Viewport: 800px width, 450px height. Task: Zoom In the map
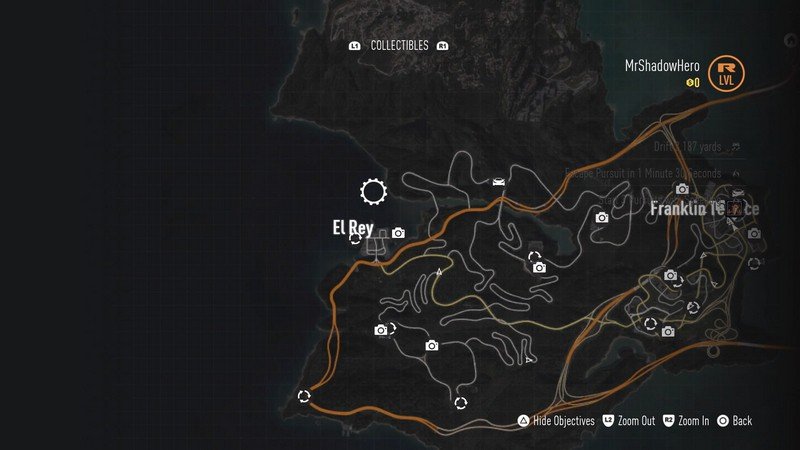tap(693, 421)
